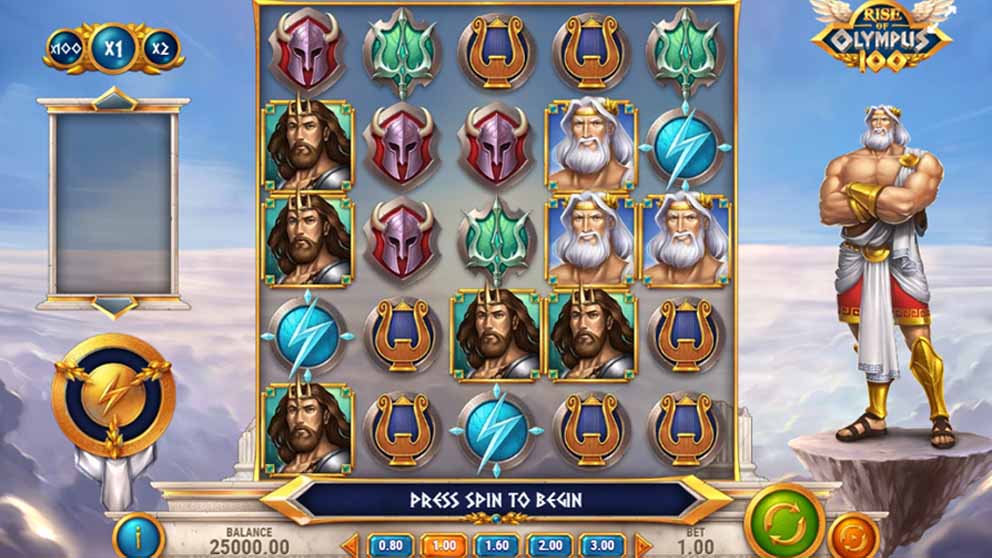This screenshot has width=992, height=558.
Task: Click the left arrow beside bet values
Action: pos(351,546)
